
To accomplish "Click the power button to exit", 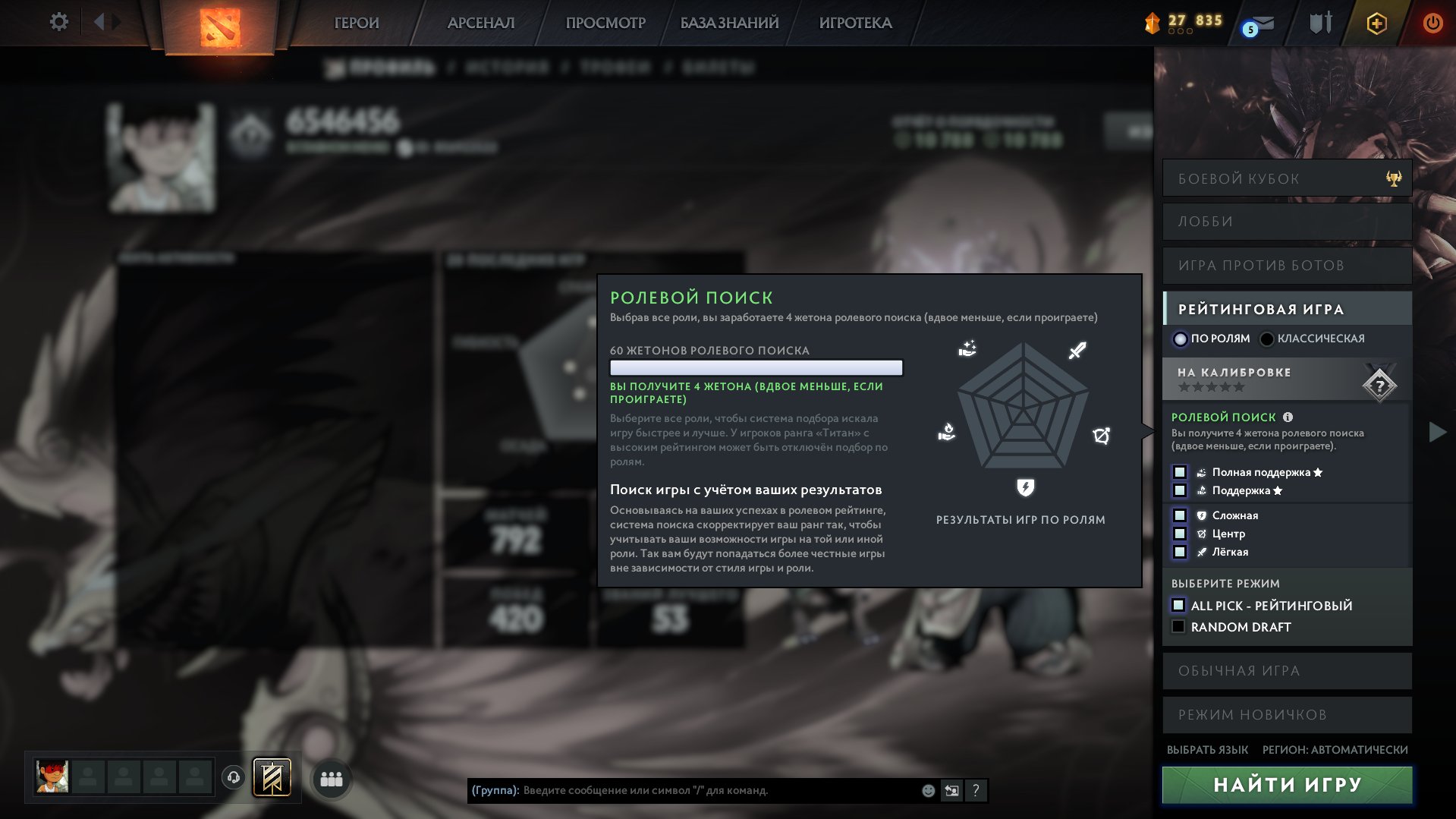I will point(1432,23).
